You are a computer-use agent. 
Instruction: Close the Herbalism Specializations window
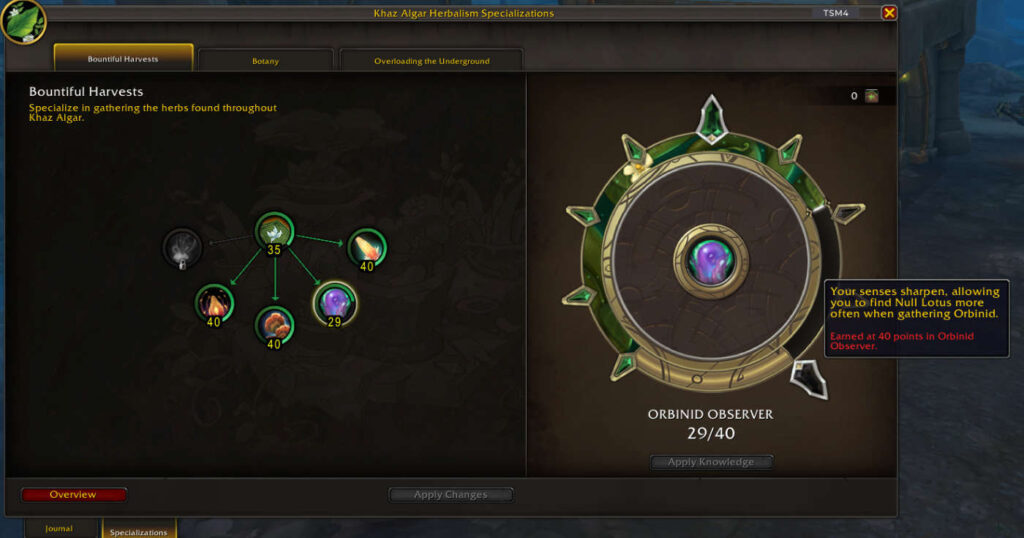pyautogui.click(x=889, y=13)
